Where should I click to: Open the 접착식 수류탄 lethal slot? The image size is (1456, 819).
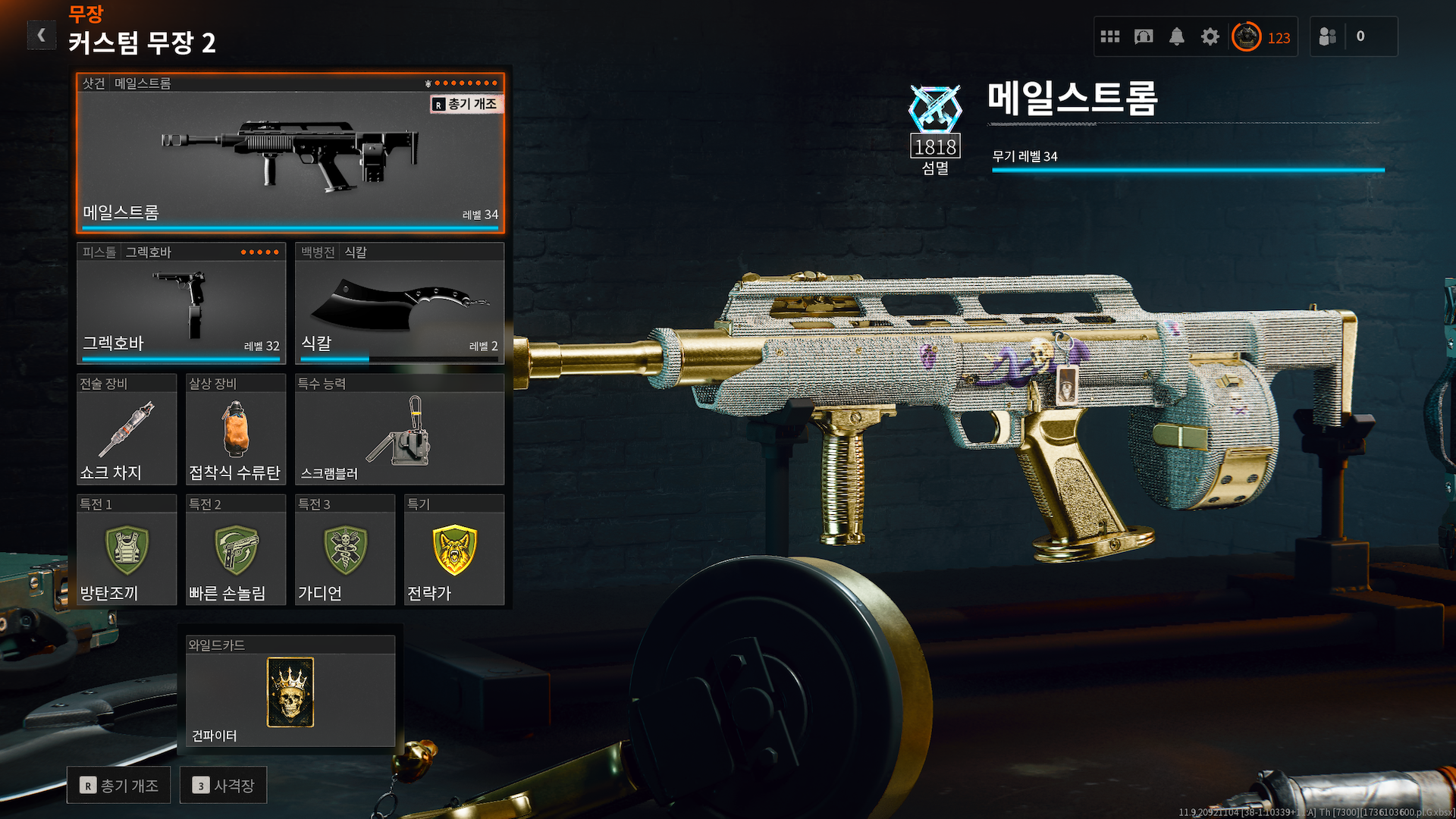[235, 429]
